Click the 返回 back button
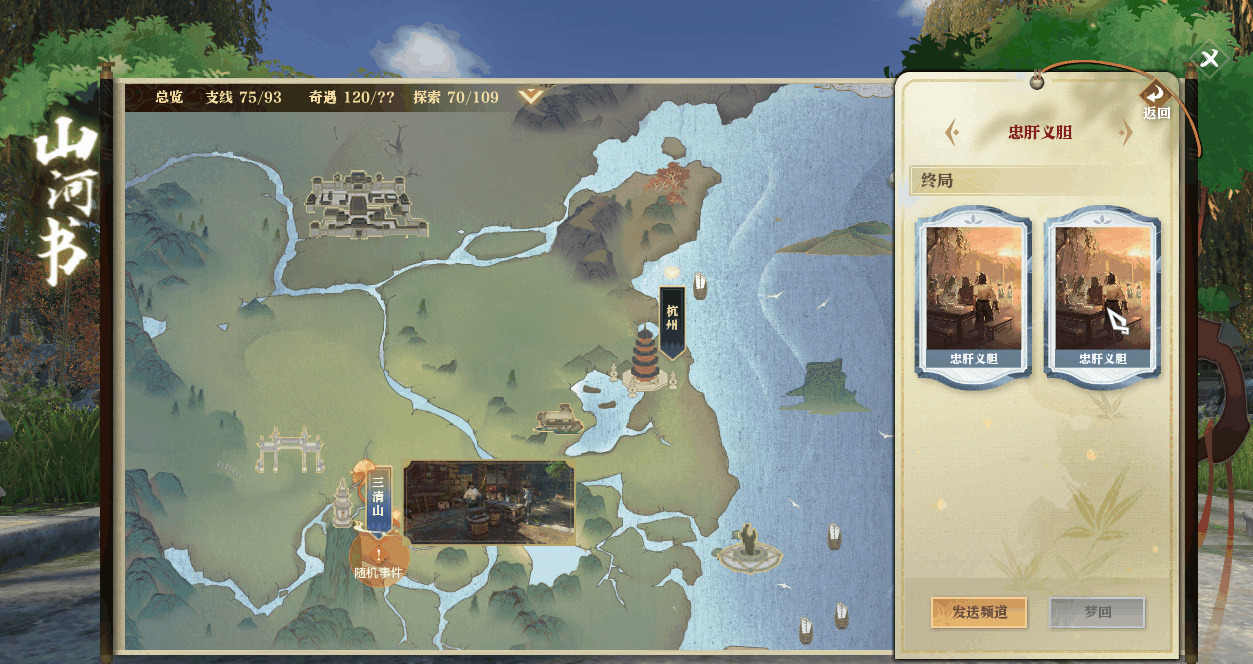Screen dimensions: 1253x664 click(x=1156, y=100)
